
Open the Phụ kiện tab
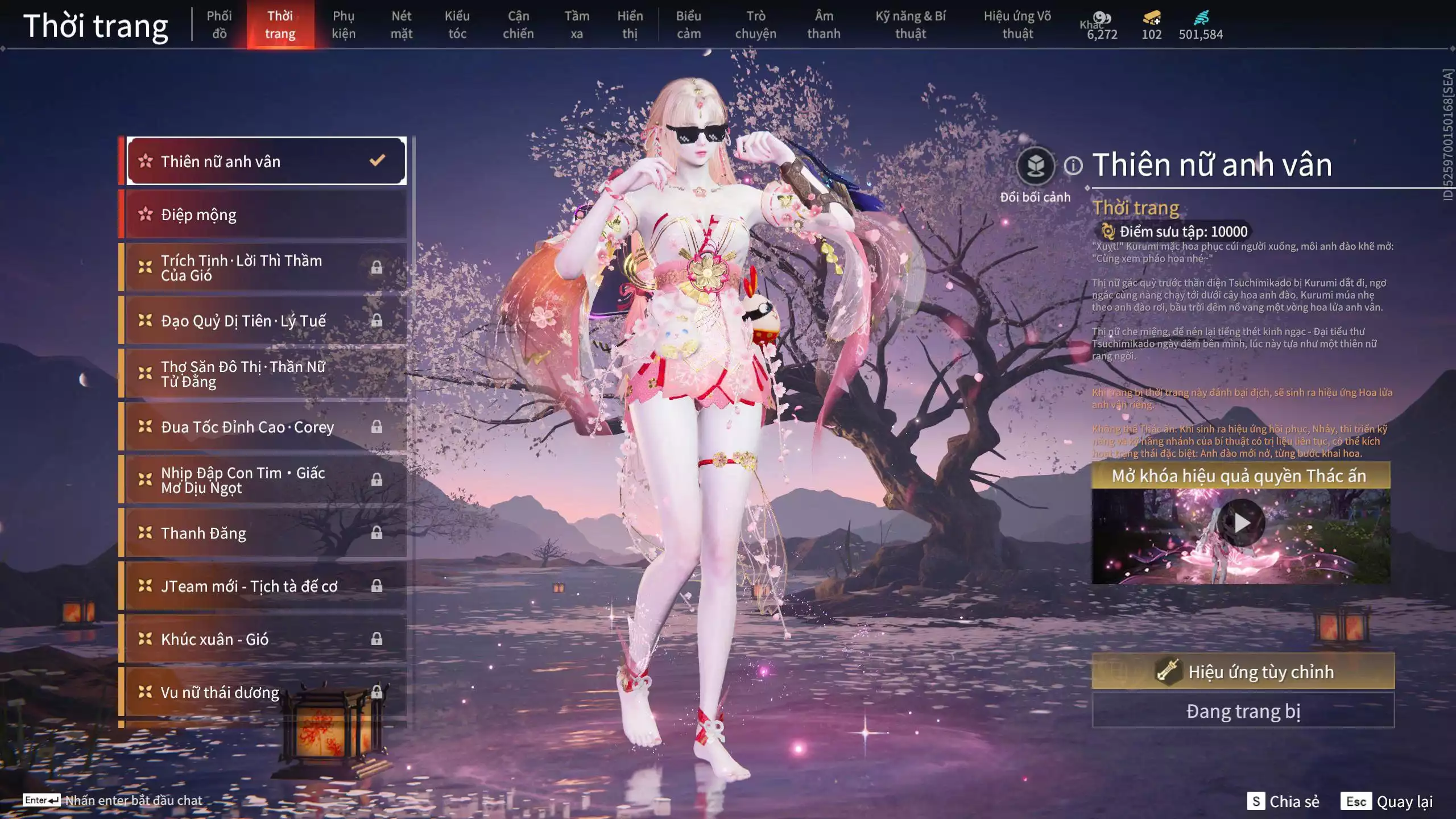click(x=344, y=24)
